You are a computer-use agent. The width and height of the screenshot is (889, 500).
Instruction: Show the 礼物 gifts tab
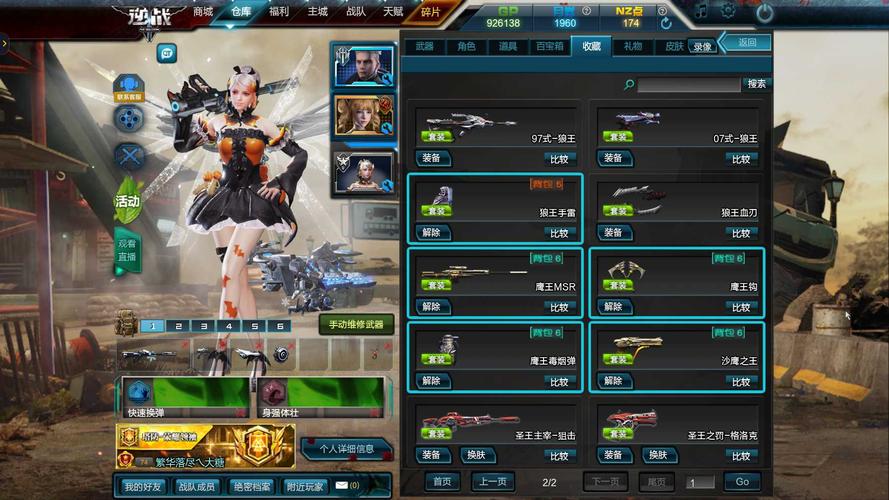click(x=633, y=46)
